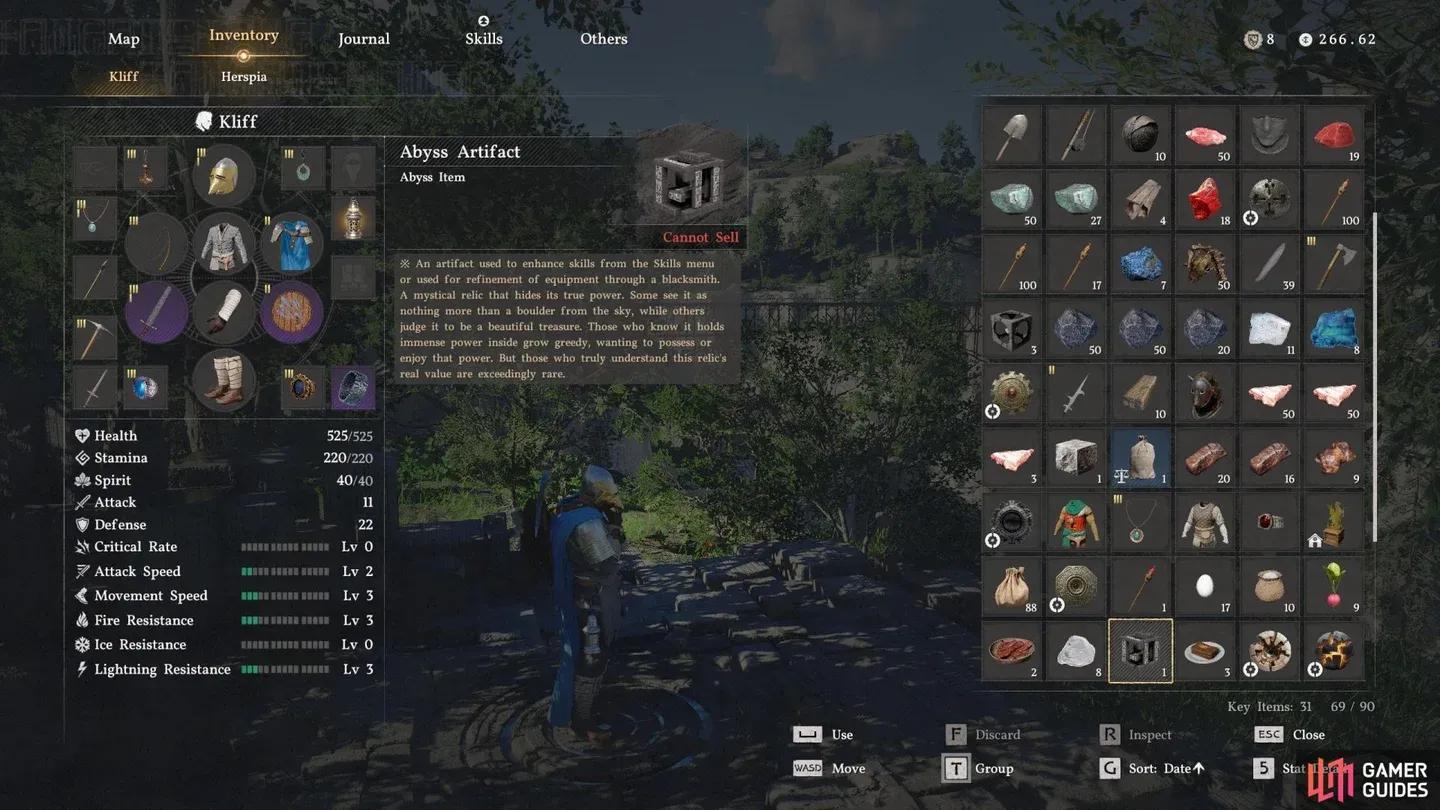Choose the round wooden shield slot
The image size is (1440, 810).
[x=292, y=312]
